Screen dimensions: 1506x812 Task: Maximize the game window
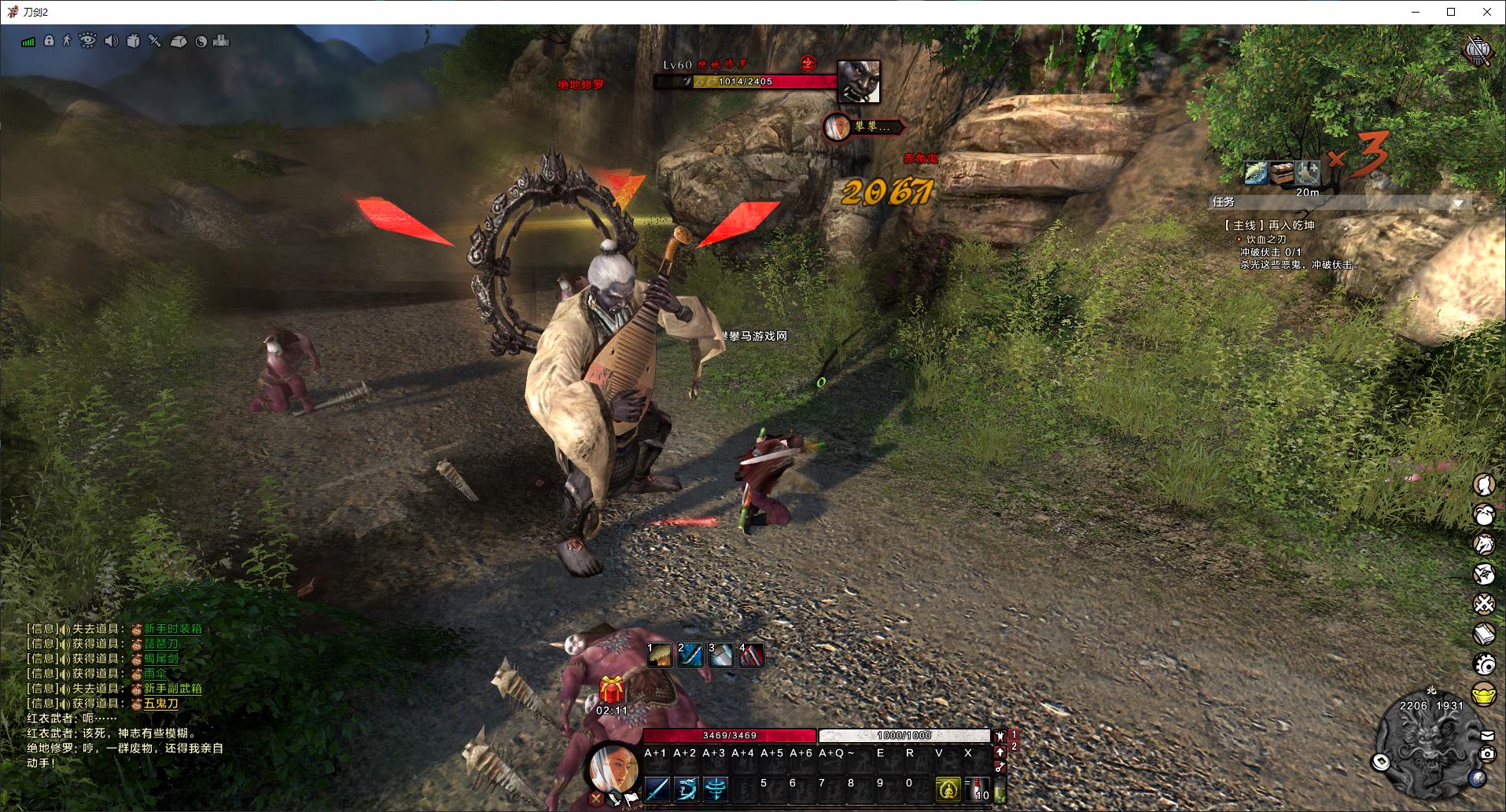[1451, 12]
